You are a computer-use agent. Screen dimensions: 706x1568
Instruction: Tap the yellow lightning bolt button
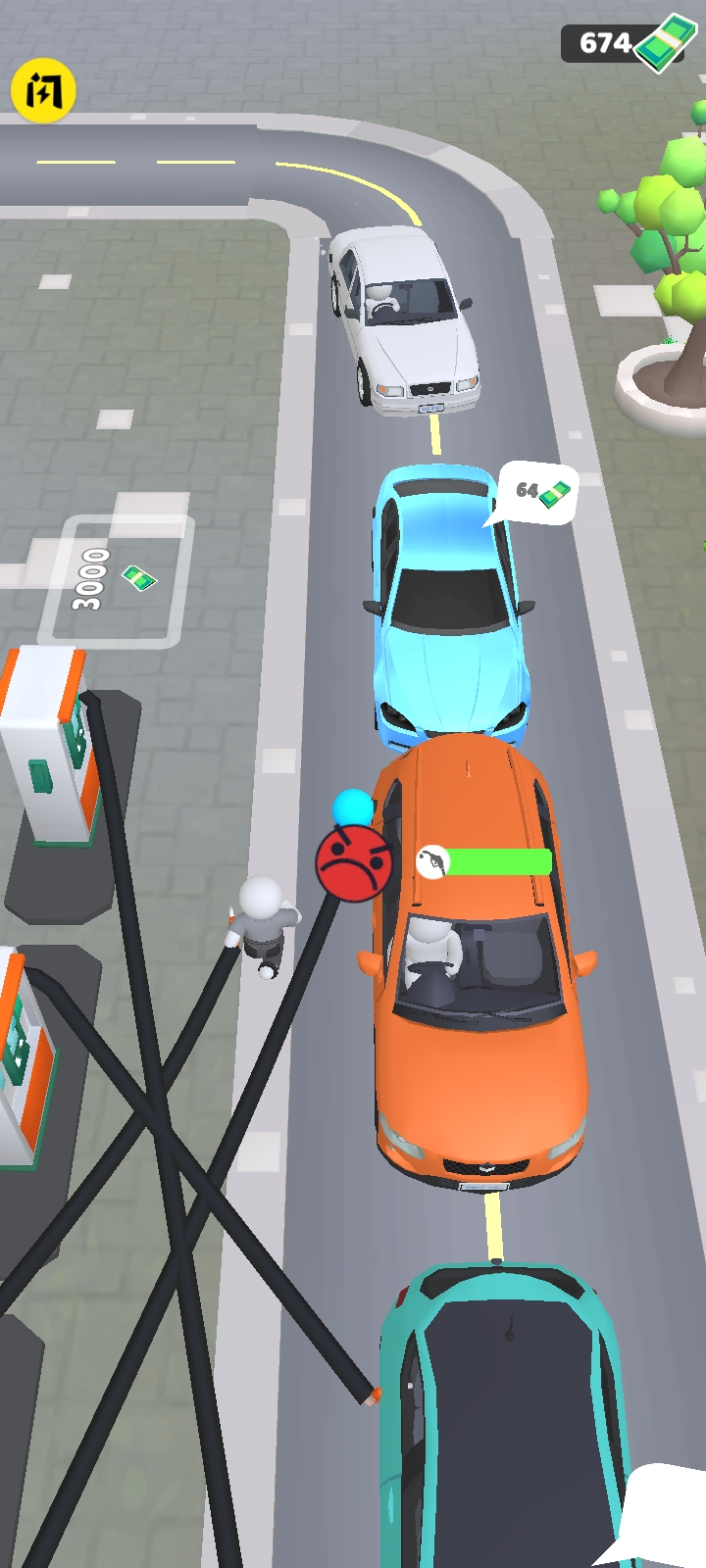point(43,91)
